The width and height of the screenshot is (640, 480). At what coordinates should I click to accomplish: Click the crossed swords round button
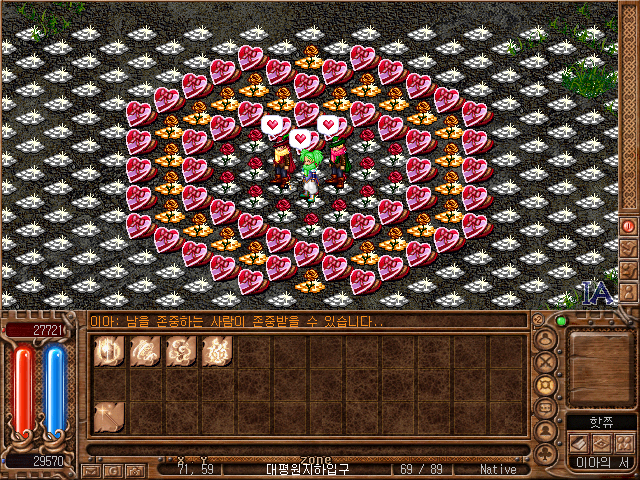click(546, 363)
